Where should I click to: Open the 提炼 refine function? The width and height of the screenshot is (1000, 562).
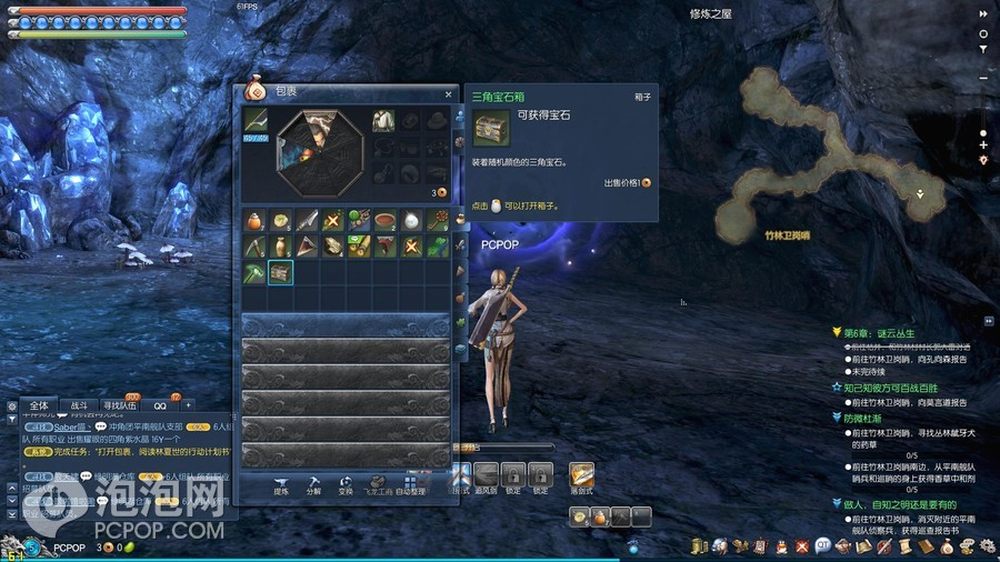[282, 486]
